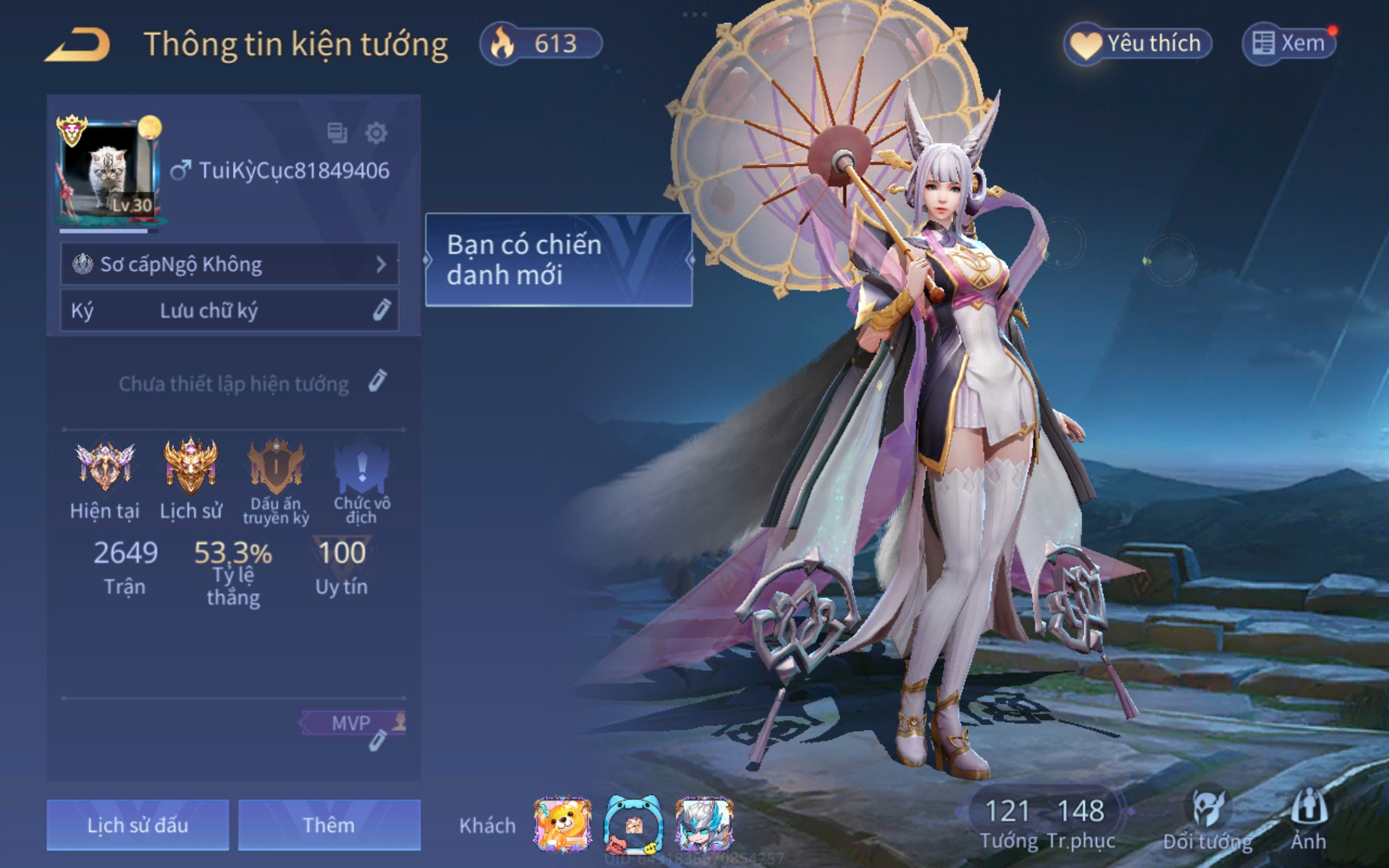
Task: Click the copy icon beside the gear
Action: (337, 133)
